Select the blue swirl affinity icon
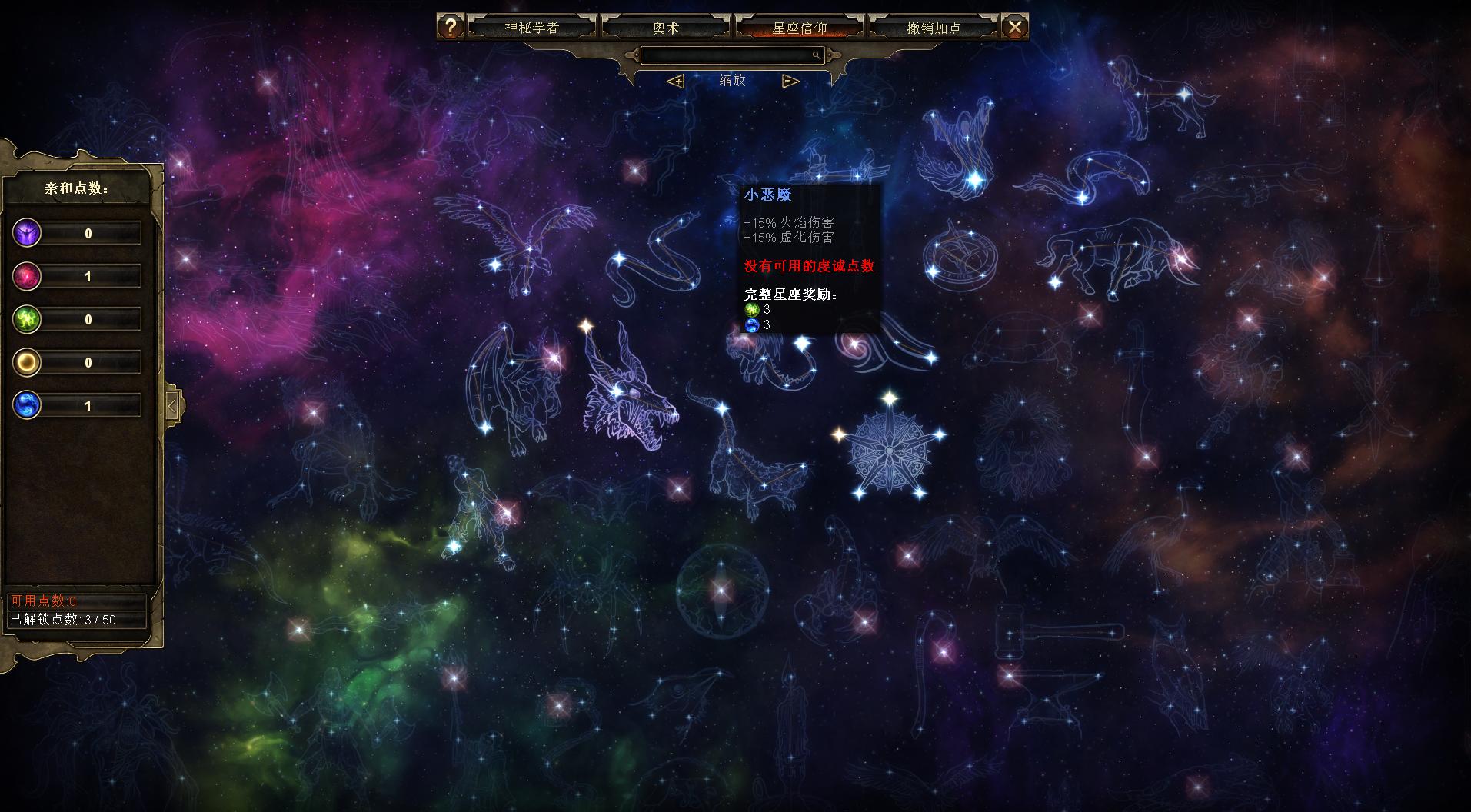Image resolution: width=1471 pixels, height=812 pixels. pyautogui.click(x=27, y=405)
